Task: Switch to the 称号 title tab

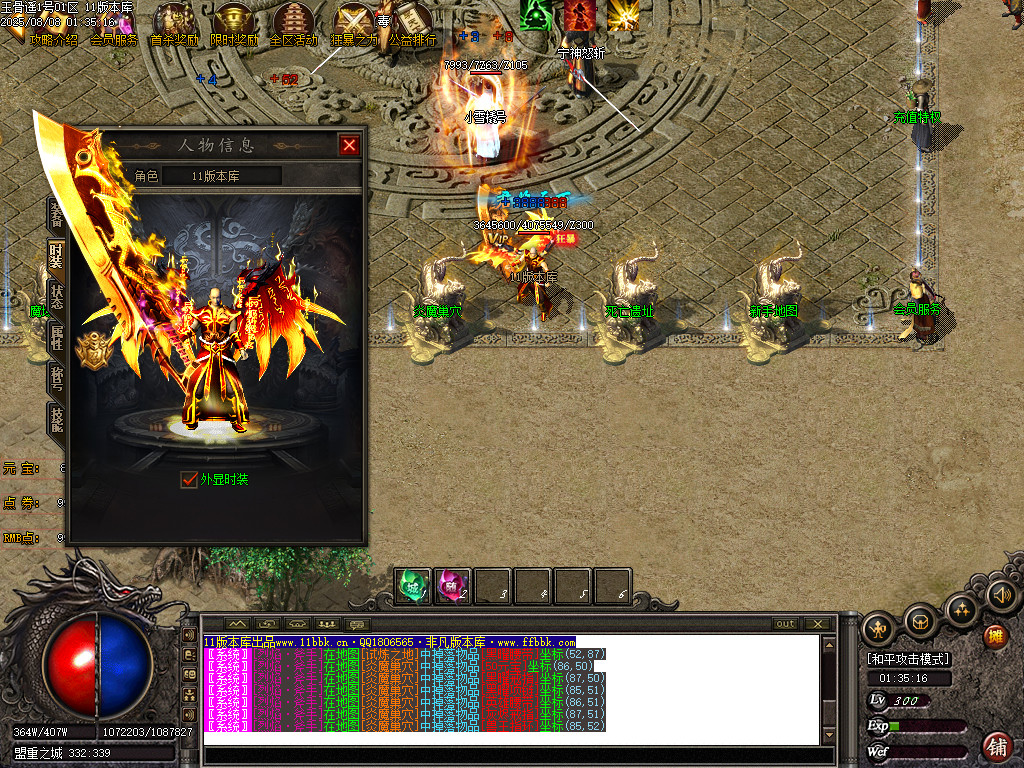Action: tap(56, 378)
